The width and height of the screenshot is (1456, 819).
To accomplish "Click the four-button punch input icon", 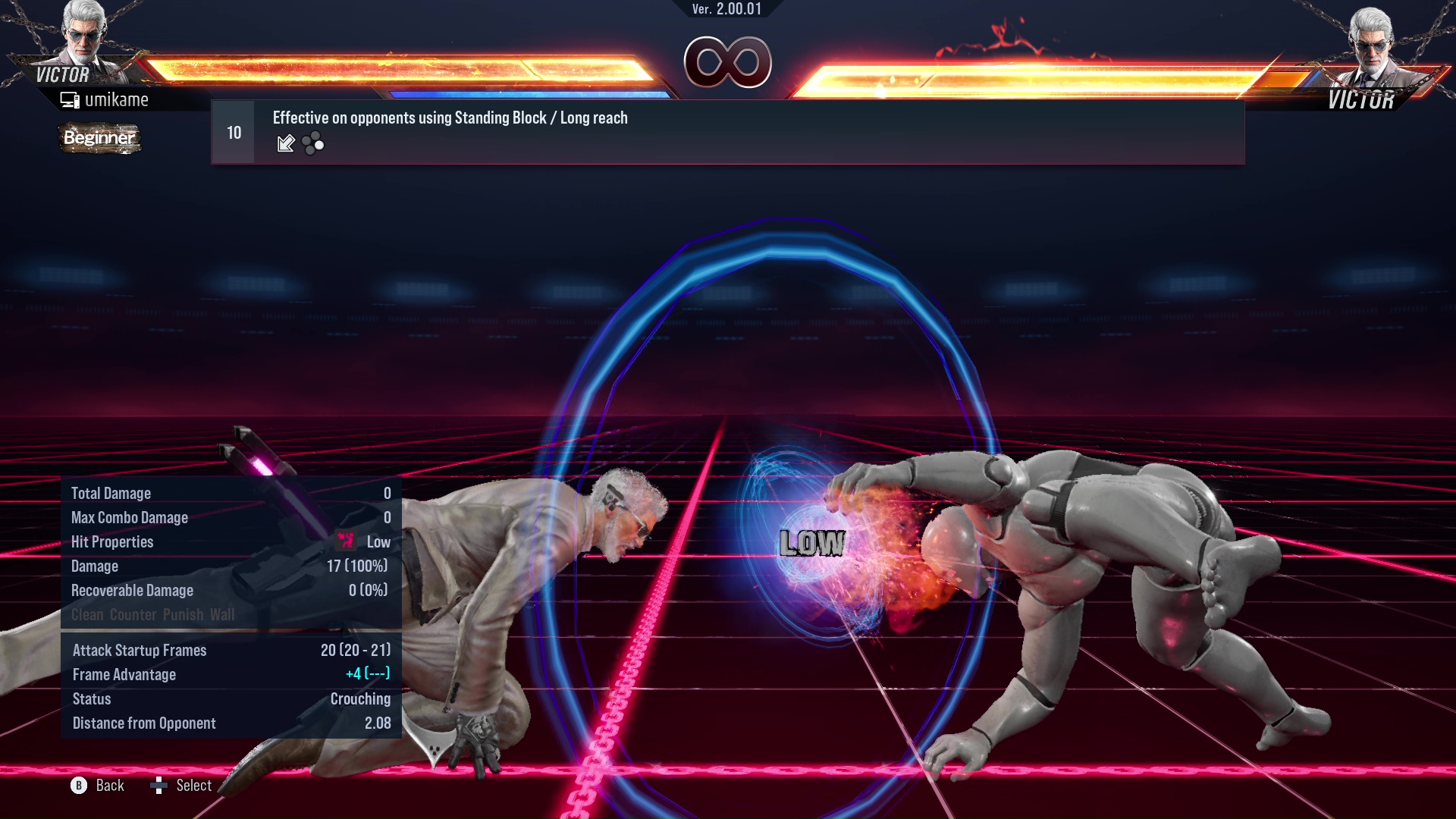I will tap(311, 143).
